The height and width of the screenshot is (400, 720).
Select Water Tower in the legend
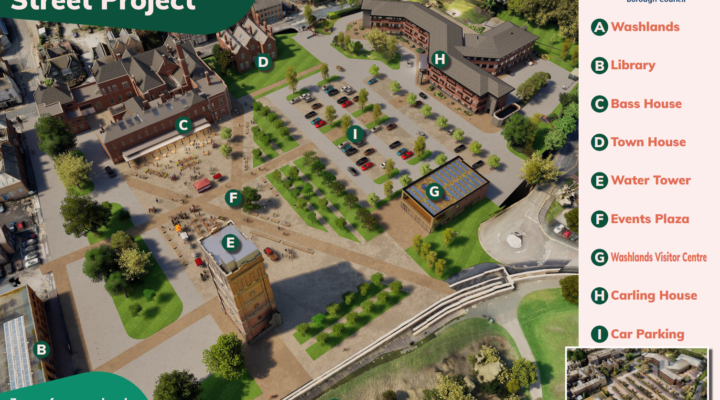(x=650, y=181)
